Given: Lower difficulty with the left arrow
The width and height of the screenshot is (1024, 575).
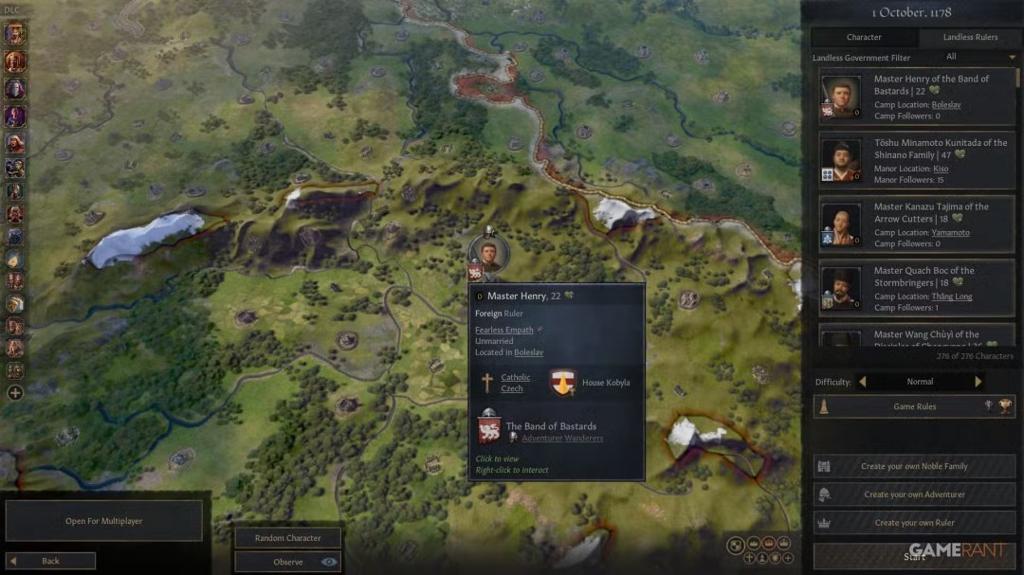Looking at the screenshot, I should pyautogui.click(x=863, y=382).
